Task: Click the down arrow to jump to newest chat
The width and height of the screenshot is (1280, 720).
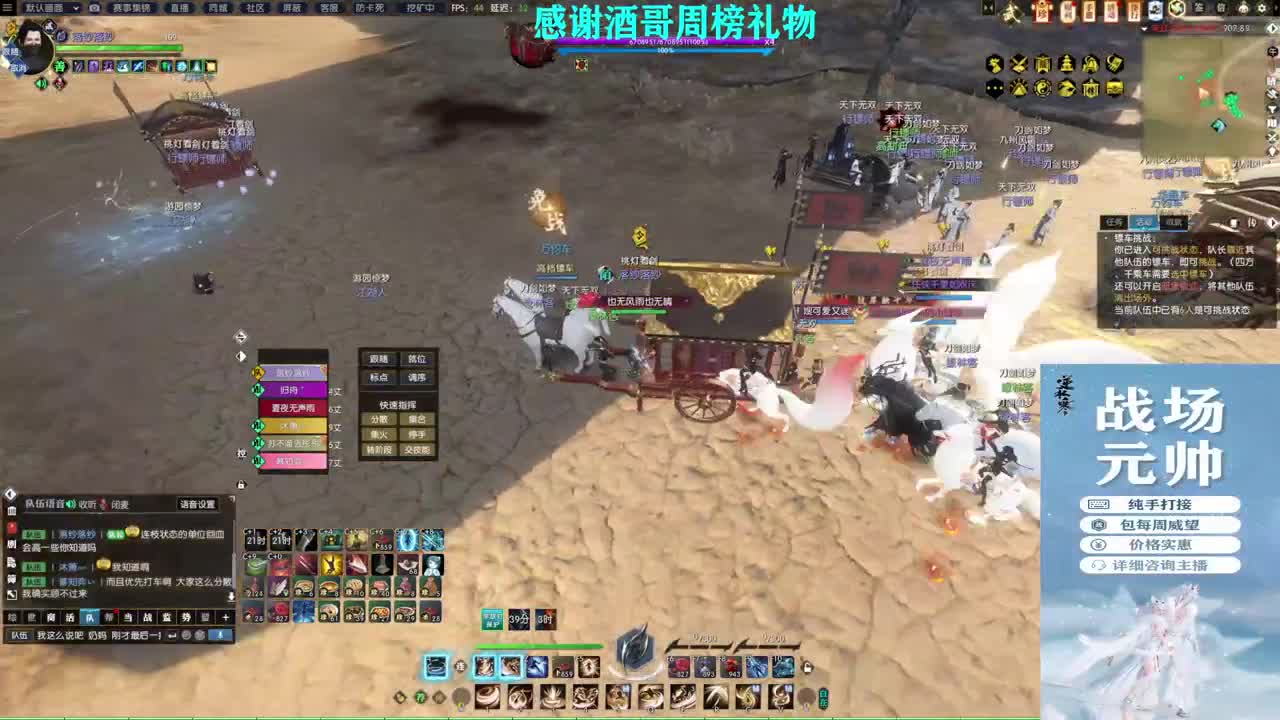Action: tap(230, 596)
